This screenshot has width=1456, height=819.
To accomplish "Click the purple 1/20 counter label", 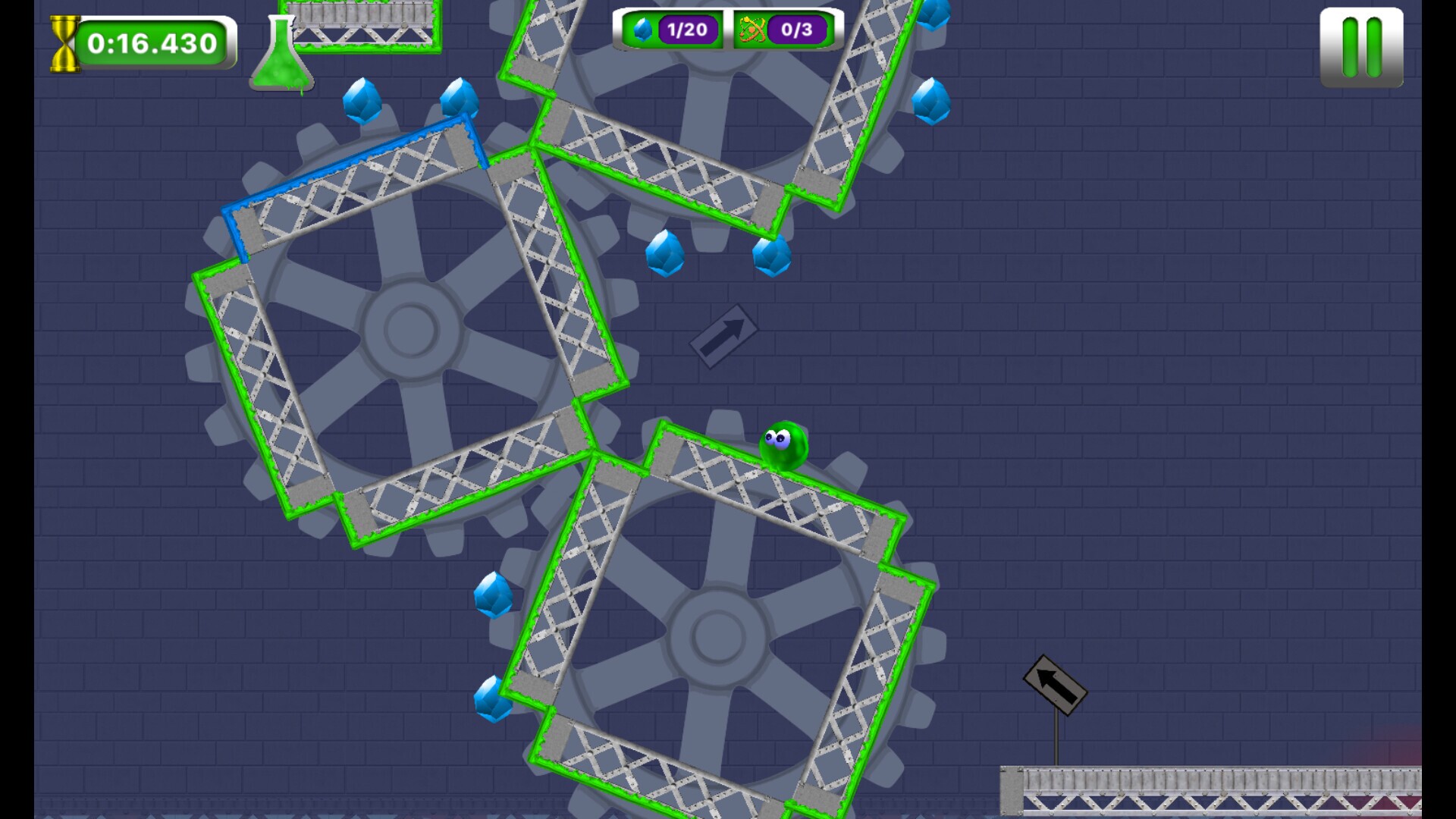I will click(x=686, y=31).
